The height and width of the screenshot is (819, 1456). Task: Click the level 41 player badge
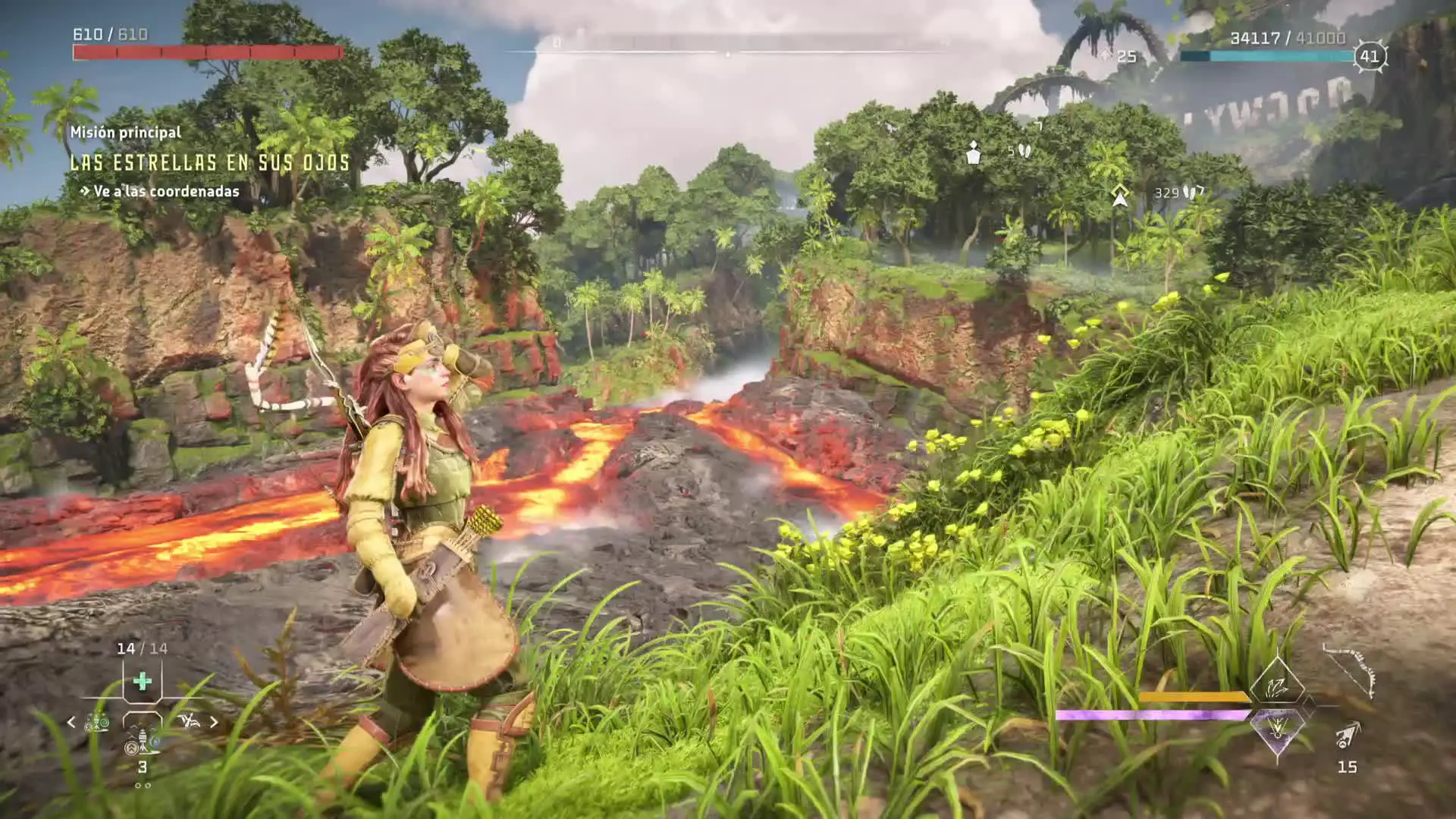(x=1369, y=56)
